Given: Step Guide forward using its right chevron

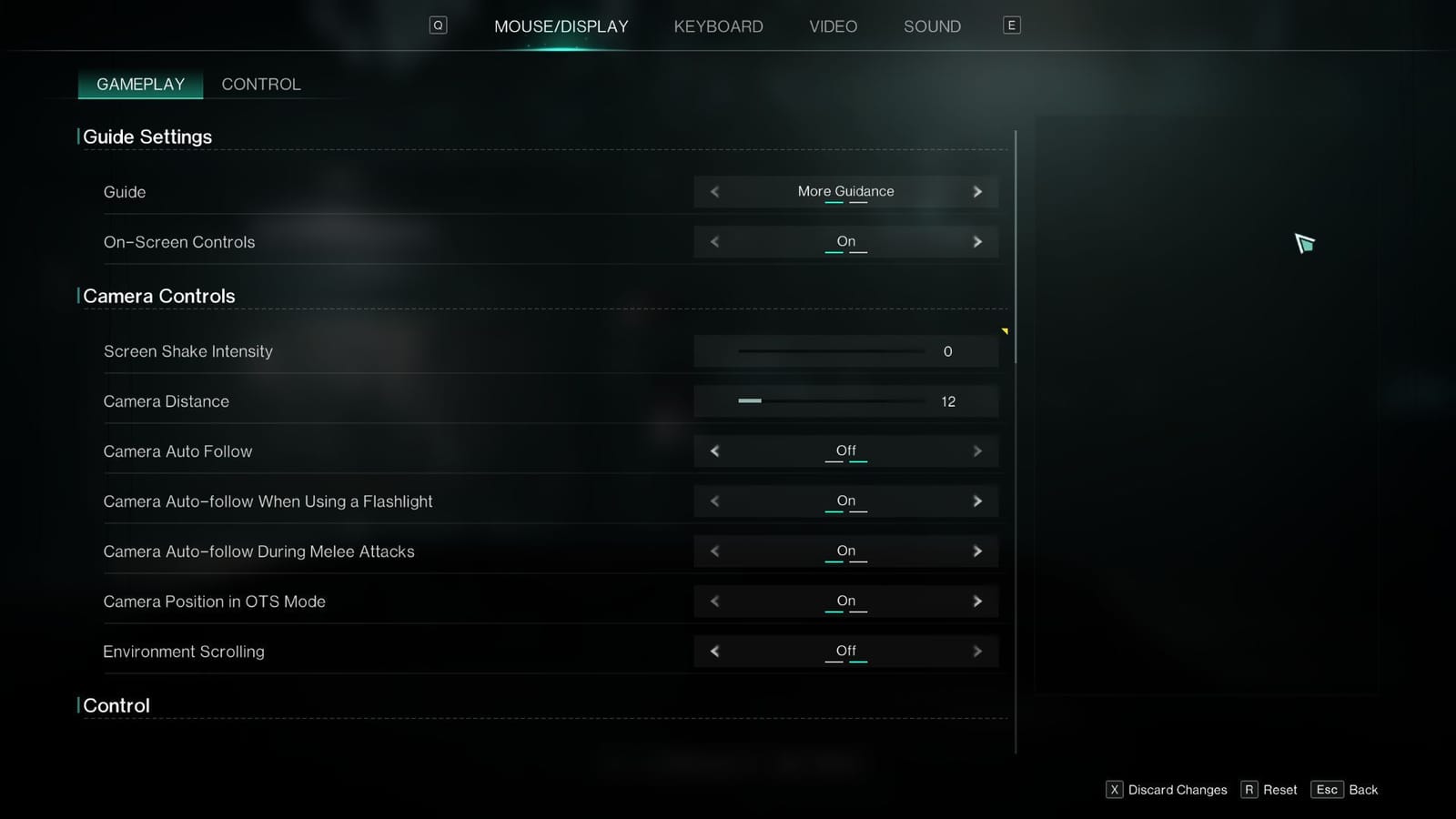Looking at the screenshot, I should point(977,191).
